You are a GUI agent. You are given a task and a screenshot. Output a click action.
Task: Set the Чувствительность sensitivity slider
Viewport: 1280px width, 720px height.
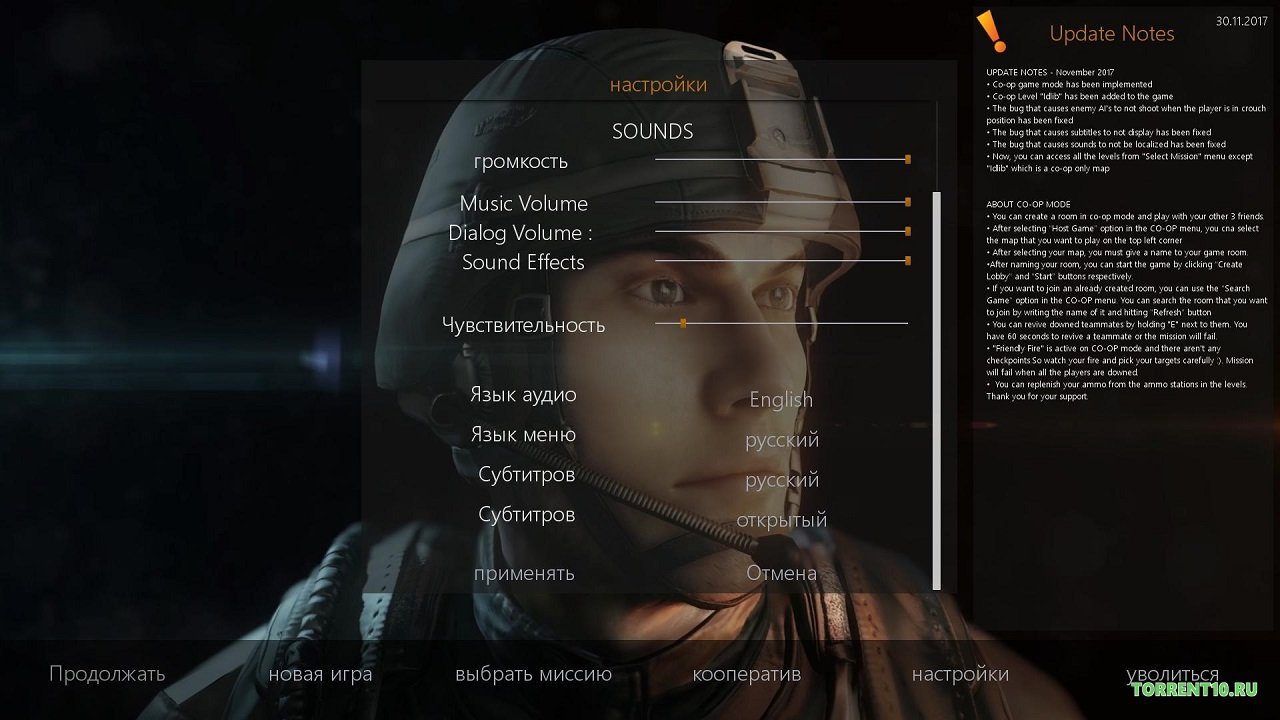[683, 323]
